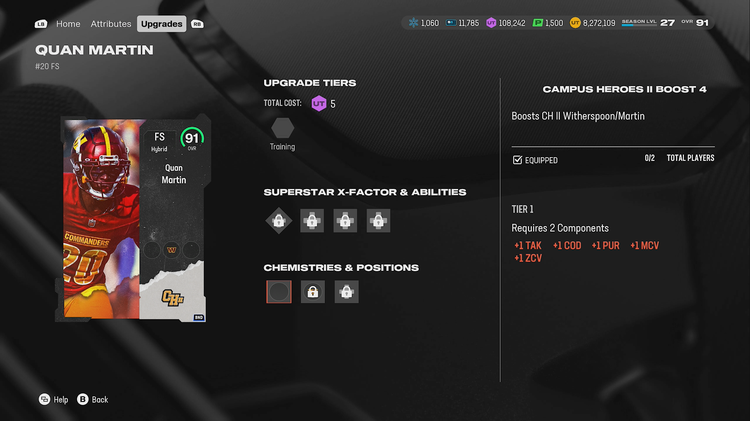This screenshot has height=421, width=750.
Task: Toggle the Equipped checkbox
Action: pyautogui.click(x=517, y=160)
